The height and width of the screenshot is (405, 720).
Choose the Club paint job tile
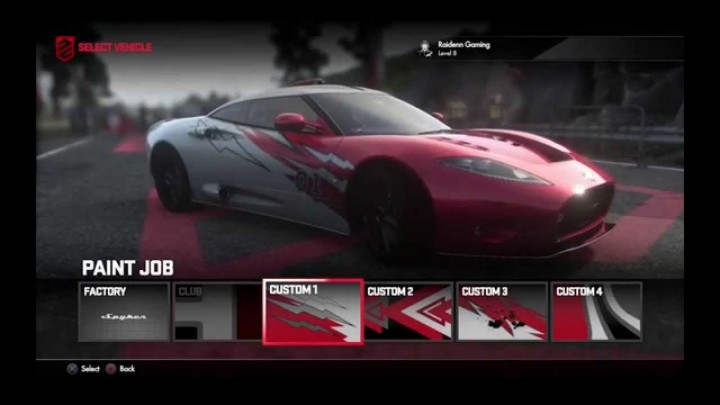(217, 312)
